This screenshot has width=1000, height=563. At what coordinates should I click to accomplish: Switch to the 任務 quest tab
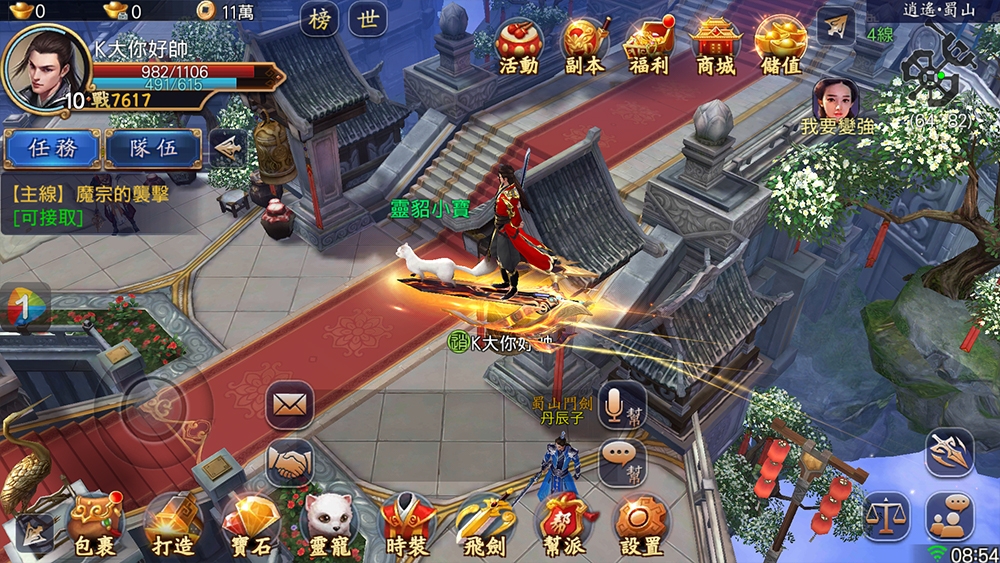point(52,148)
